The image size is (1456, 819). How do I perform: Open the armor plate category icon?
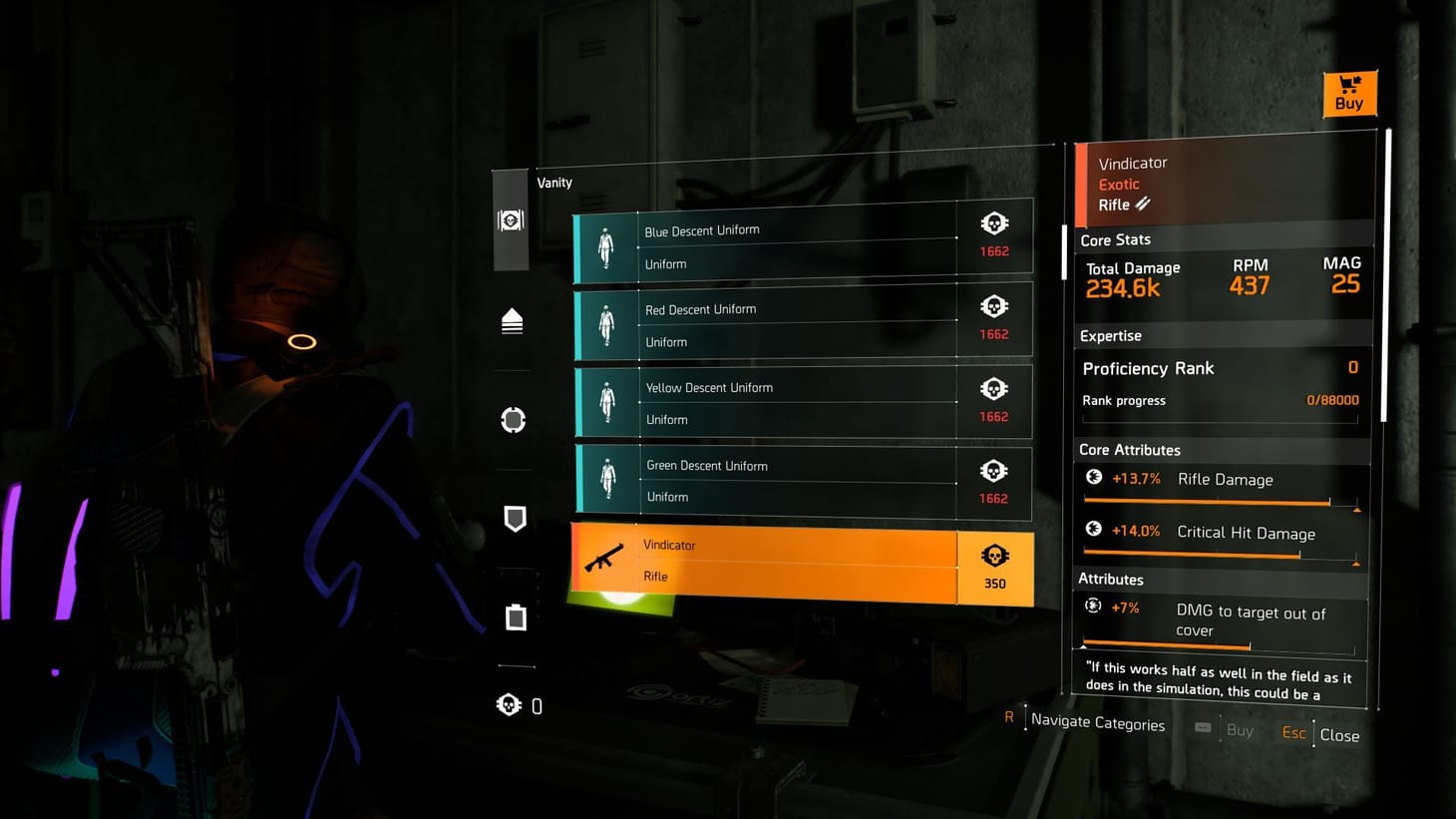(x=514, y=618)
